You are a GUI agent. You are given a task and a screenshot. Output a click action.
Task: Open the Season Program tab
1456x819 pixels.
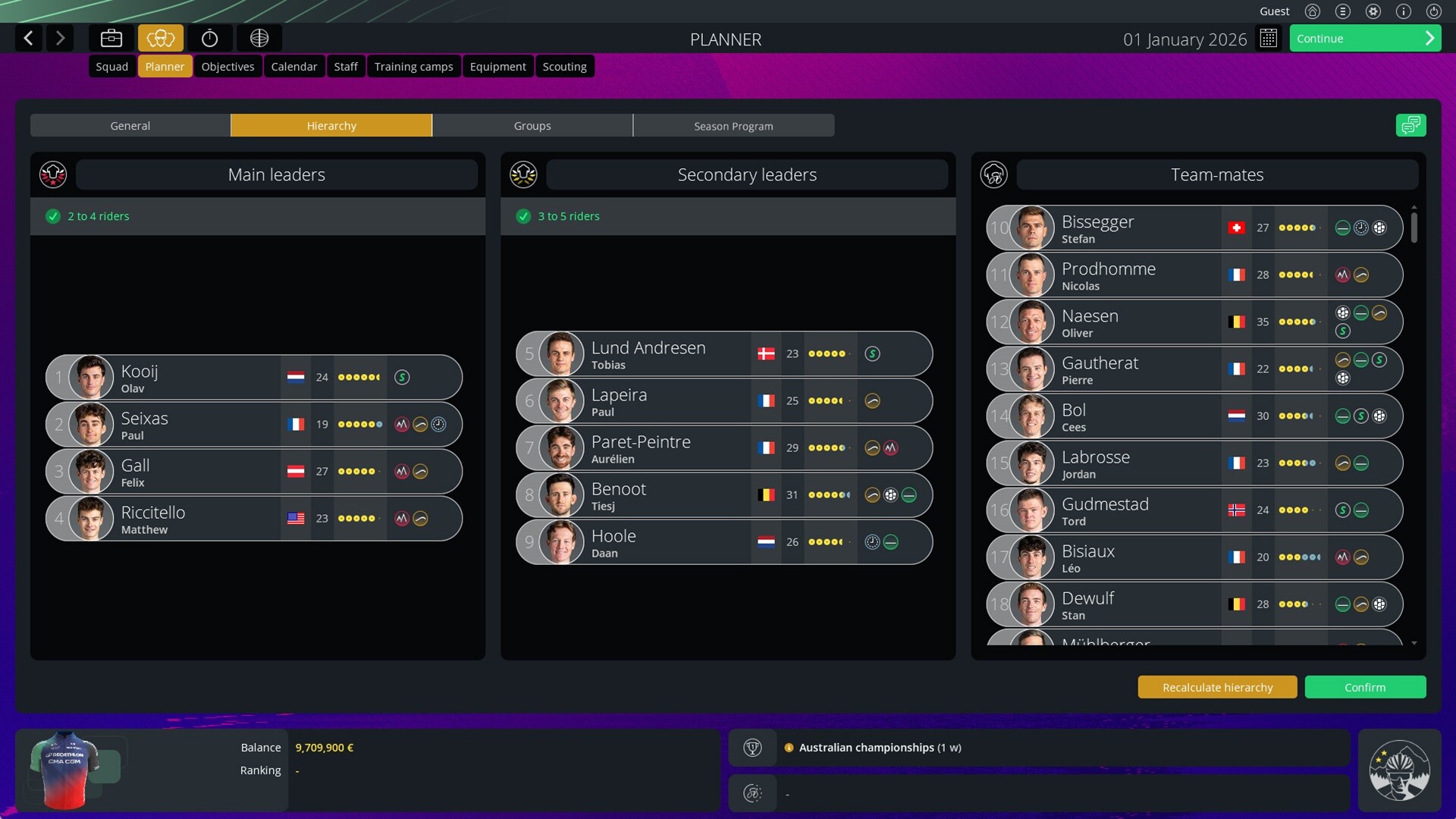click(x=733, y=125)
